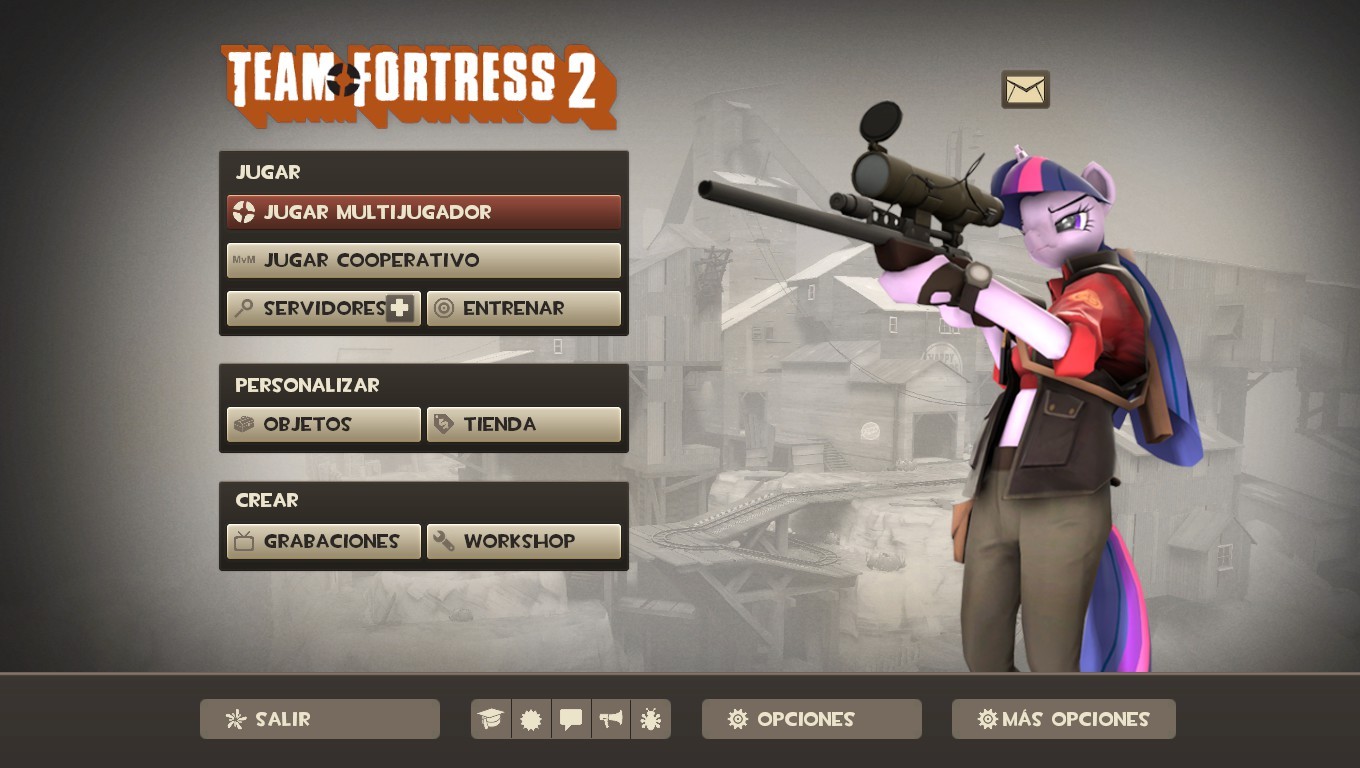Select the magnifying glass on the Servidores button
This screenshot has width=1360, height=768.
point(243,308)
